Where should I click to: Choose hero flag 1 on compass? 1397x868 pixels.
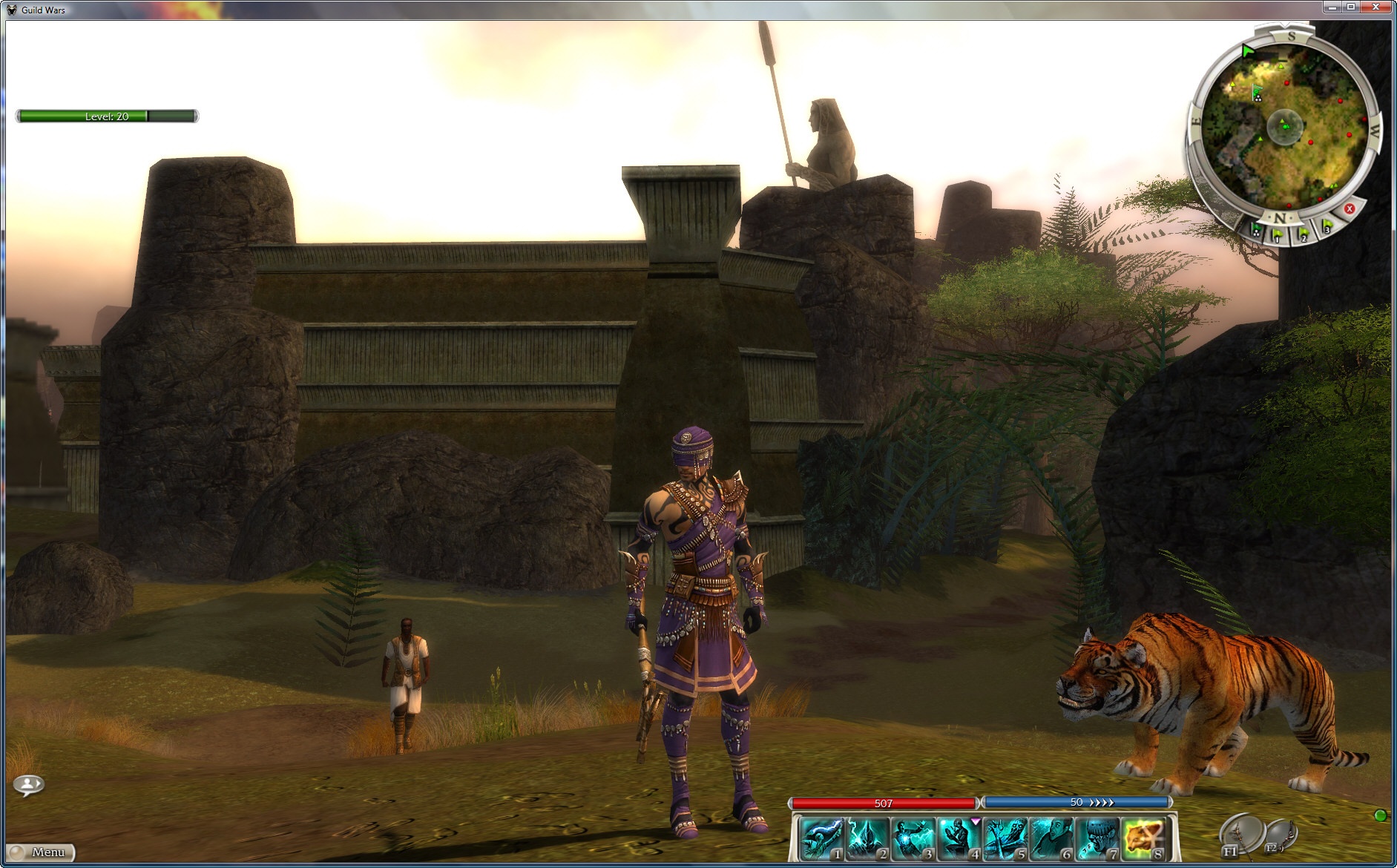tap(1277, 236)
